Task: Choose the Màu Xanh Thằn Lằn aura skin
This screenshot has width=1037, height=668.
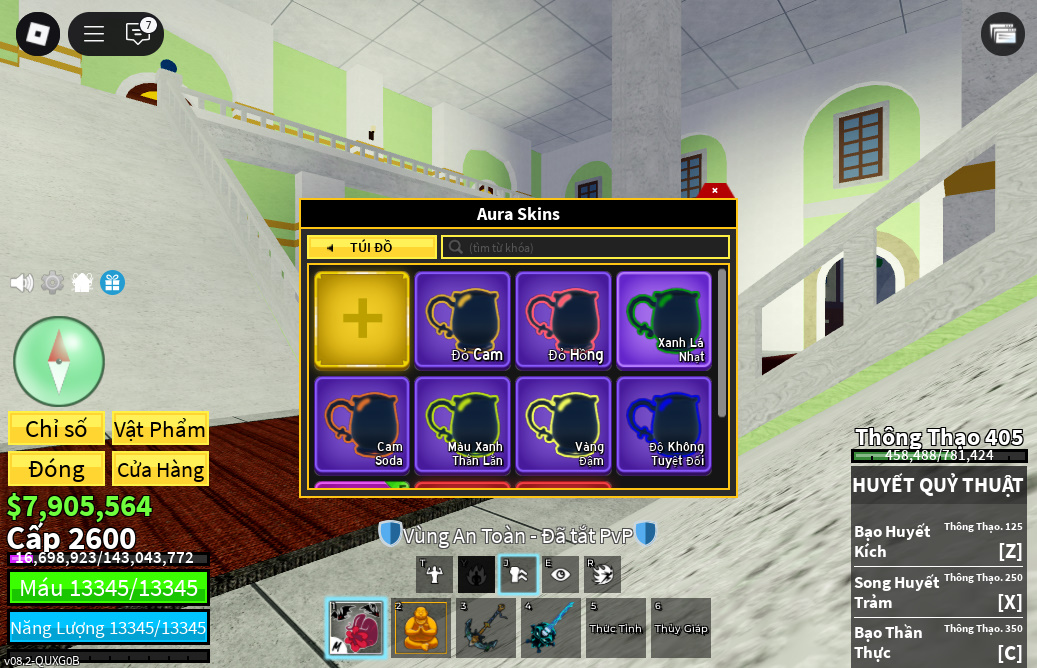Action: tap(463, 424)
